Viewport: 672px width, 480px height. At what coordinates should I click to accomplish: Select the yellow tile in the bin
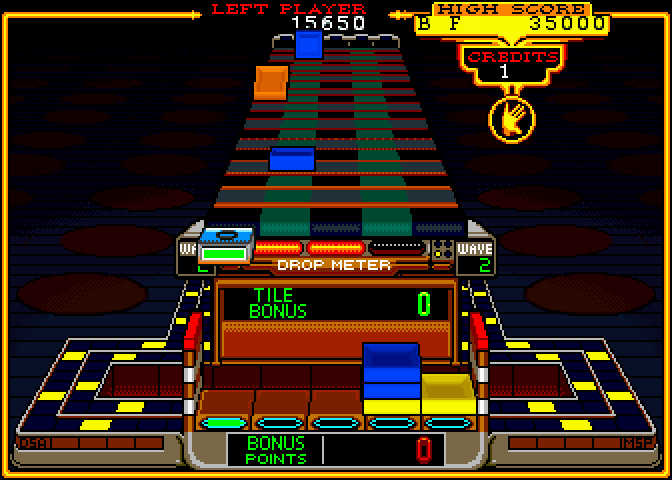tap(446, 393)
